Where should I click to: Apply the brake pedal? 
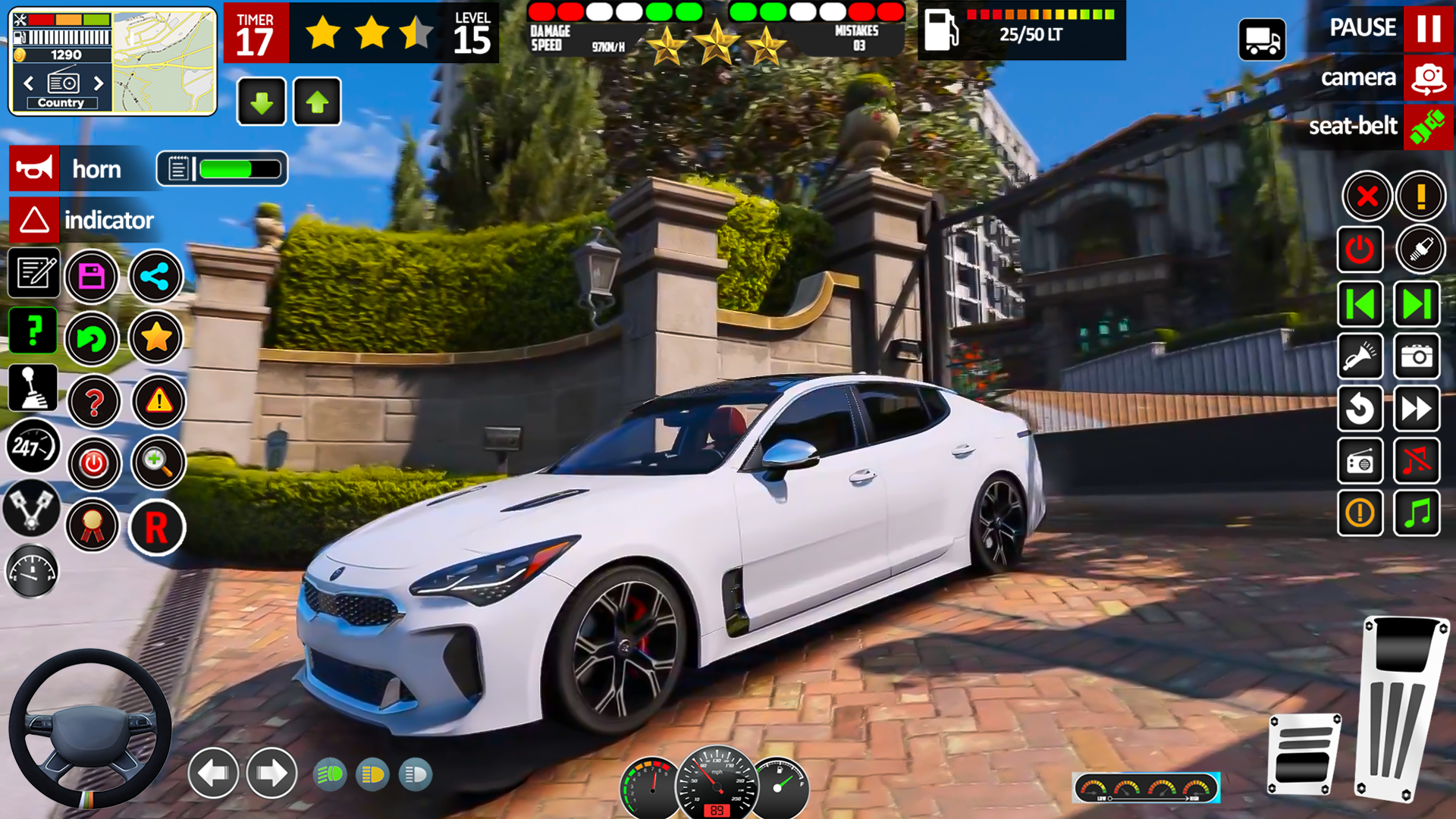[x=1304, y=753]
